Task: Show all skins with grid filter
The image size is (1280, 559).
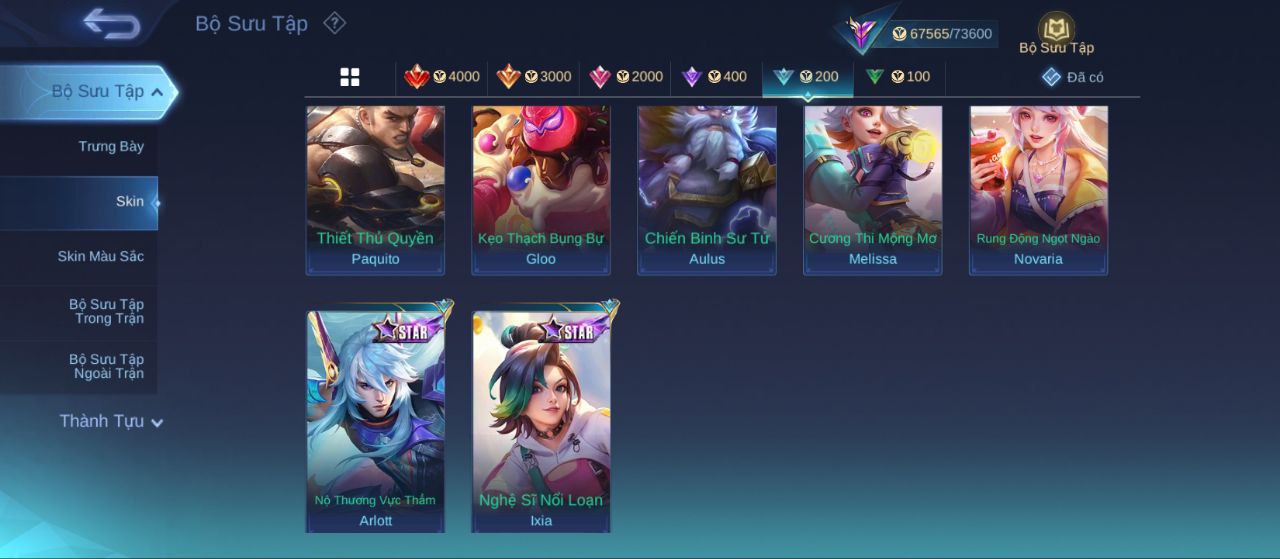Action: pyautogui.click(x=350, y=77)
